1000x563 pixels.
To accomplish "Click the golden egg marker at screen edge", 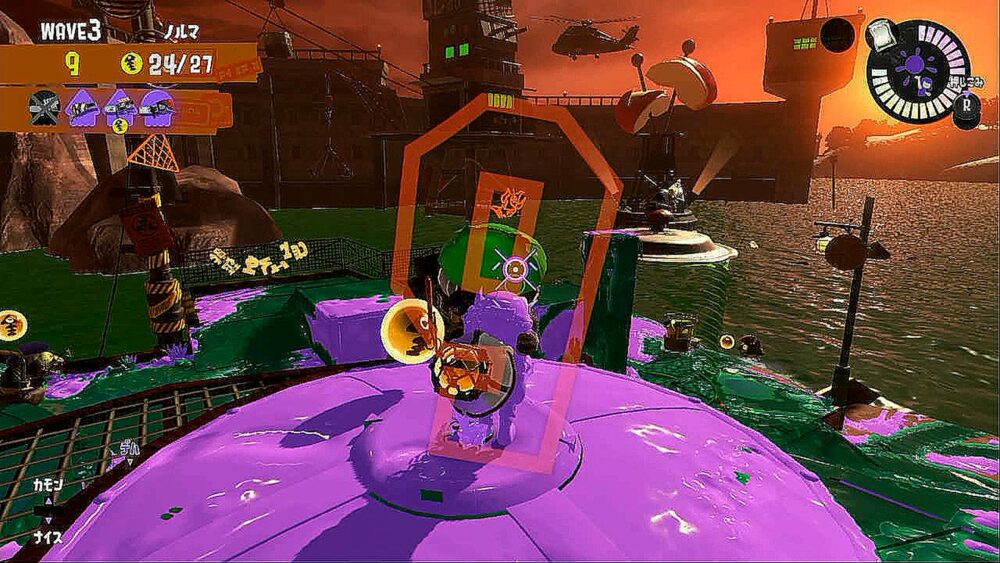I will pyautogui.click(x=12, y=325).
